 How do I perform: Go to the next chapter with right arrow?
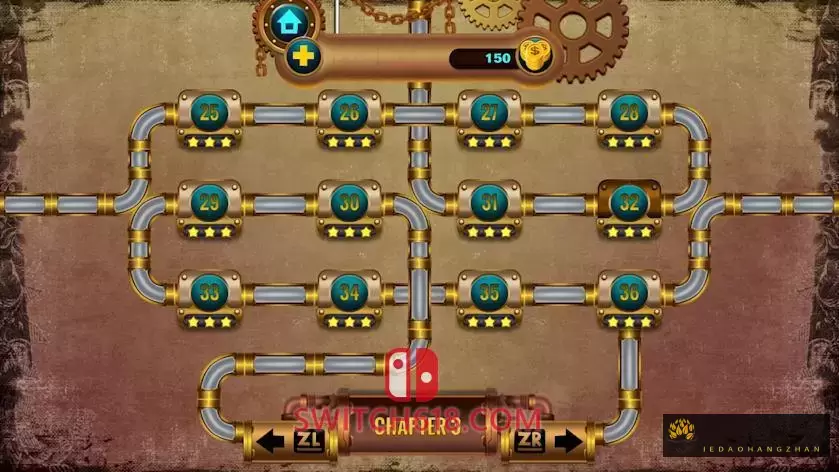pos(549,440)
